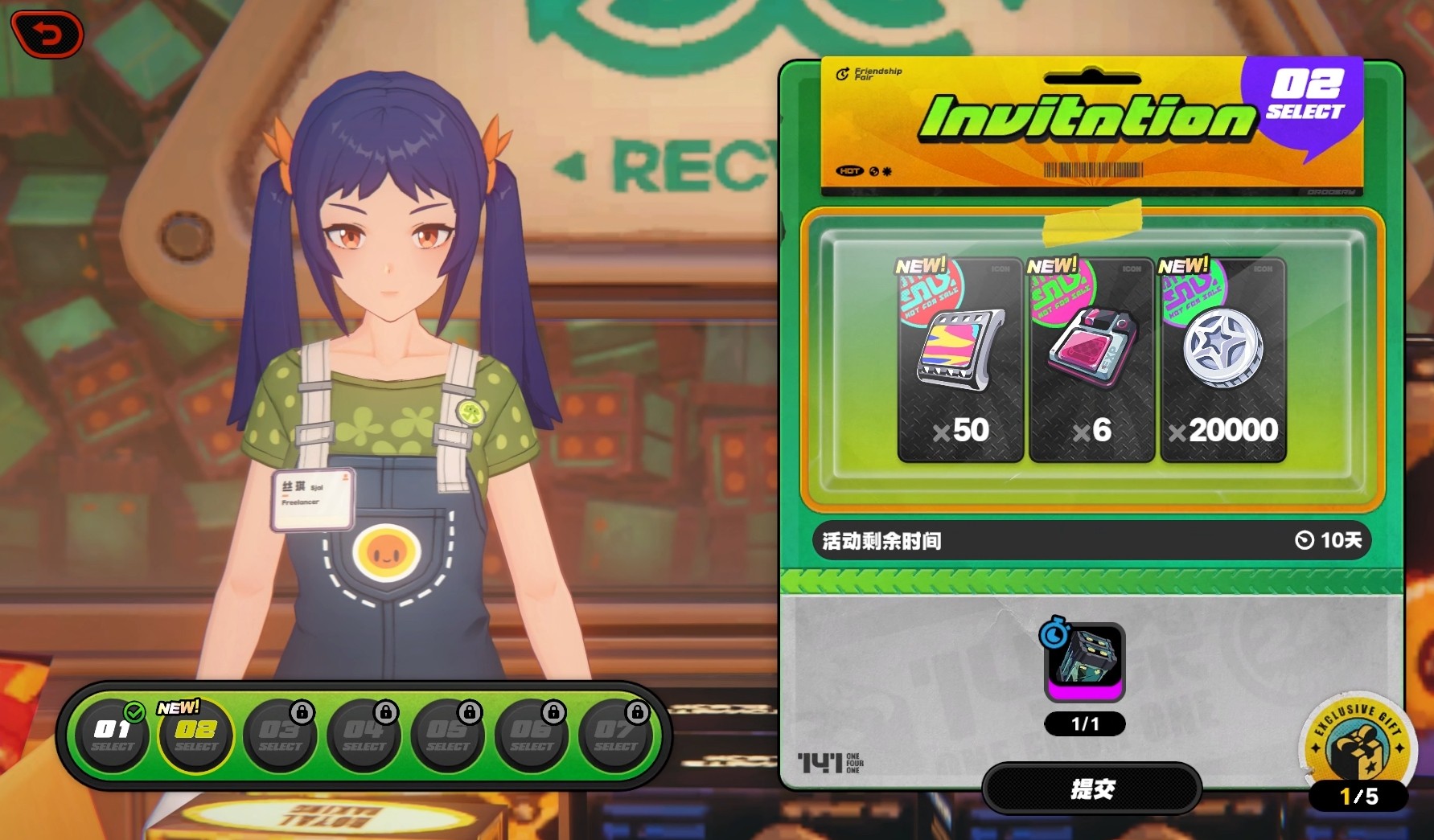Choose locked invitation tab 07

coord(615,736)
